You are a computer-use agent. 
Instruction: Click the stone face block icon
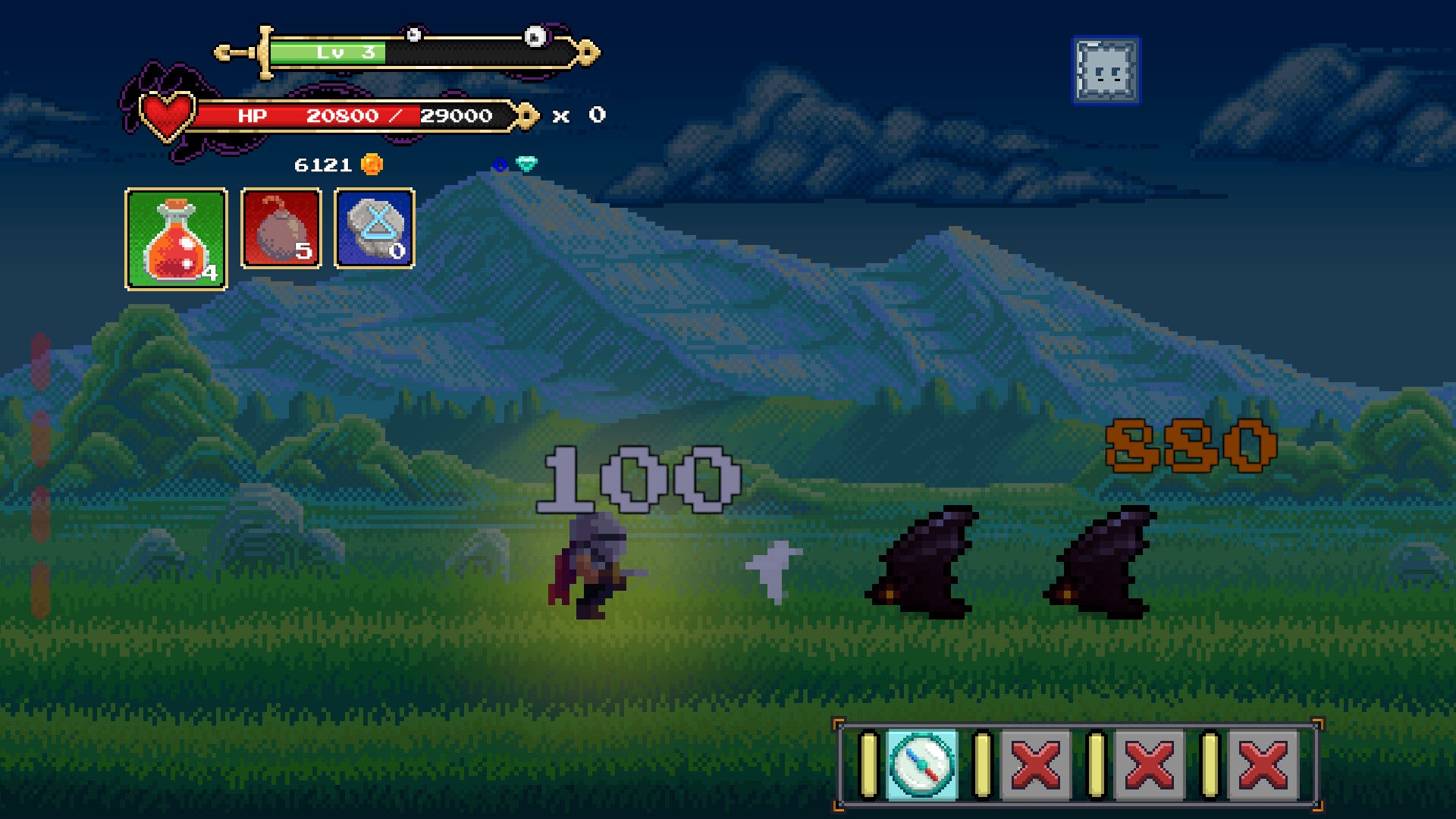(x=1106, y=71)
